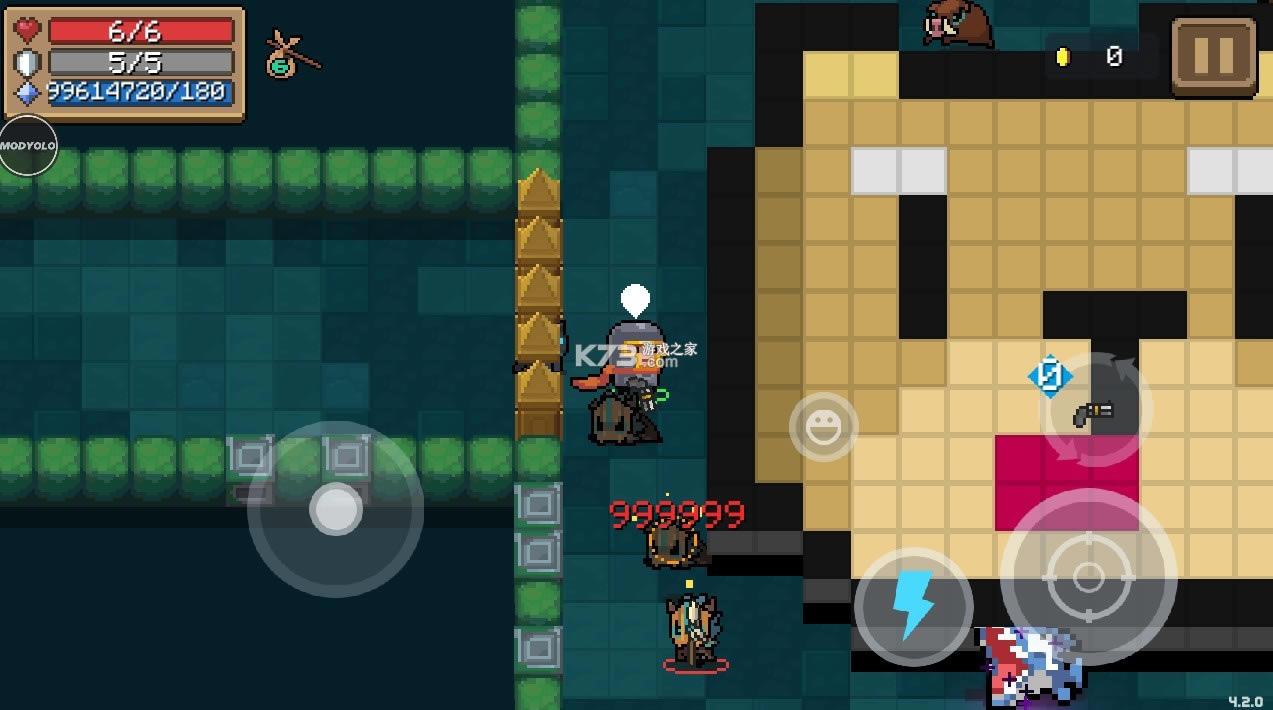Switch weapon using the pistol swap button
This screenshot has width=1273, height=710.
pyautogui.click(x=1096, y=411)
